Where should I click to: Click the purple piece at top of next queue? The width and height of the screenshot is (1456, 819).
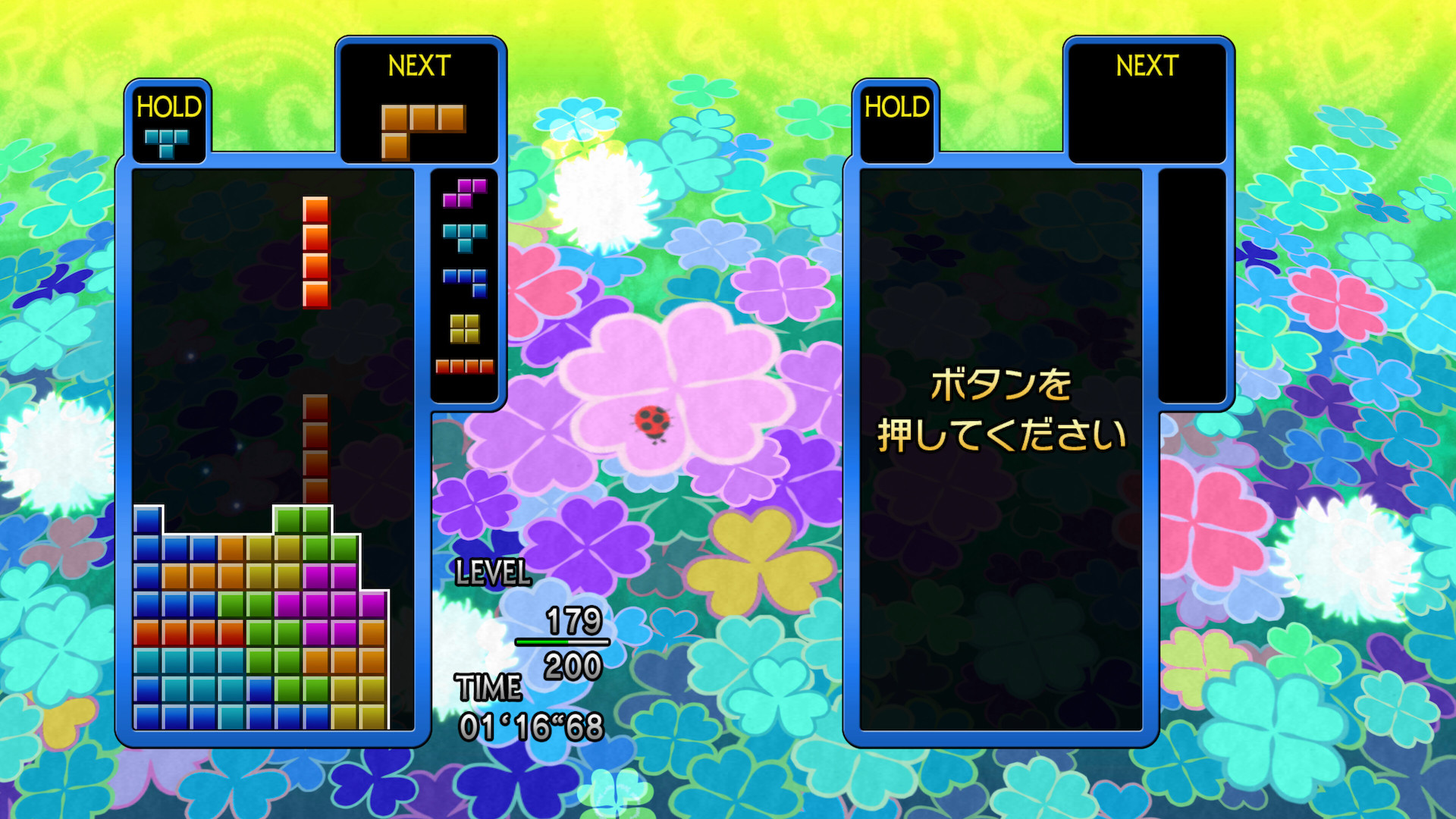465,194
